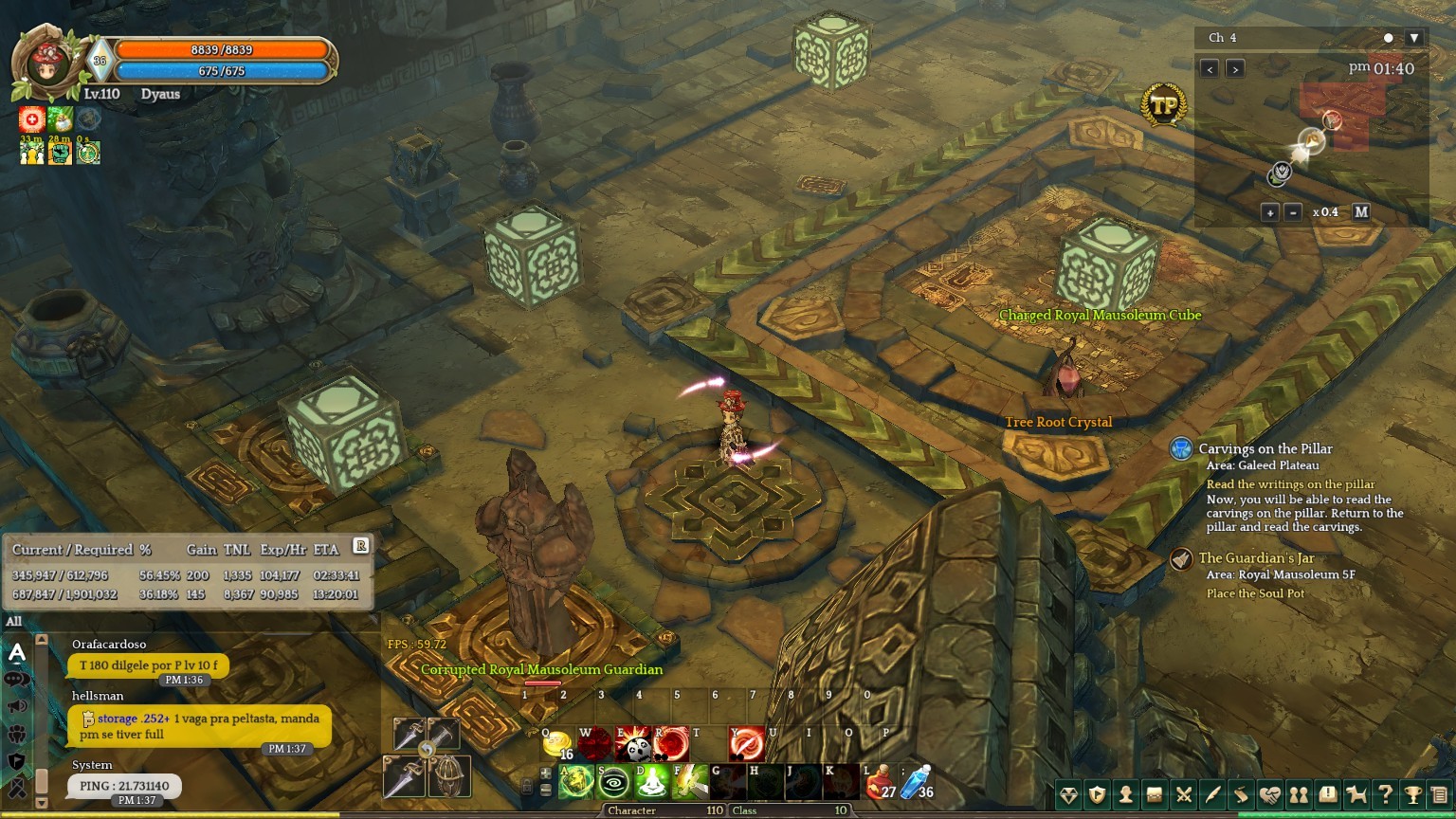Use the gold coin item in slot Q

(558, 745)
